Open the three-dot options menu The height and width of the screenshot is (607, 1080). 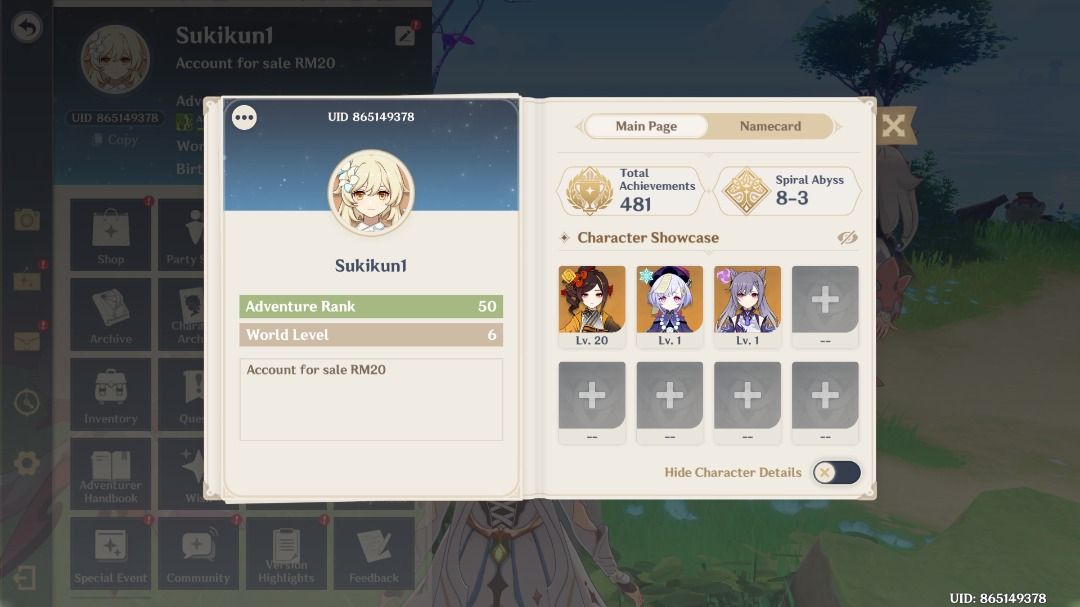click(244, 118)
